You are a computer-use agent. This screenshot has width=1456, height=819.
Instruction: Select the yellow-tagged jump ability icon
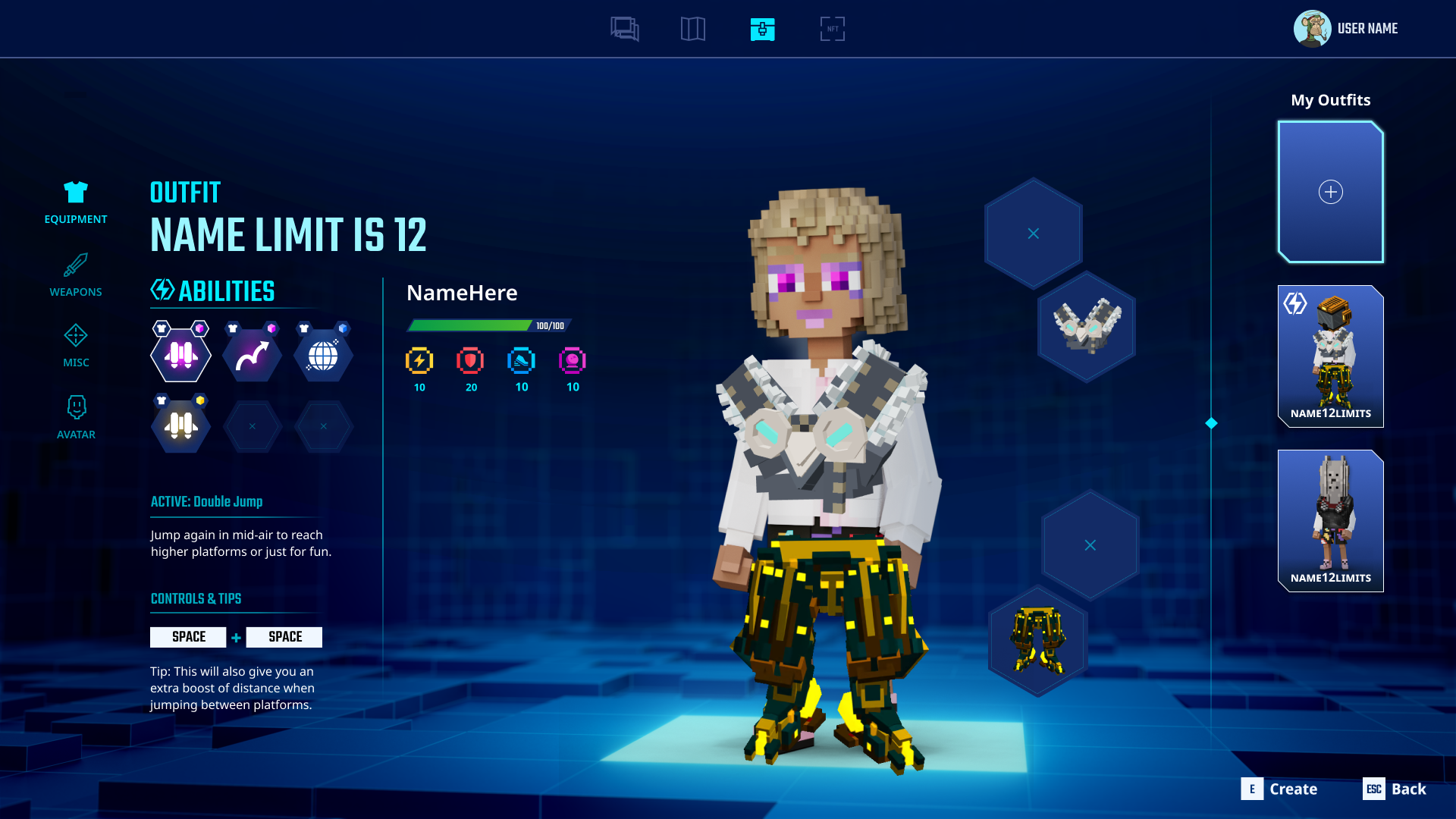coord(180,426)
